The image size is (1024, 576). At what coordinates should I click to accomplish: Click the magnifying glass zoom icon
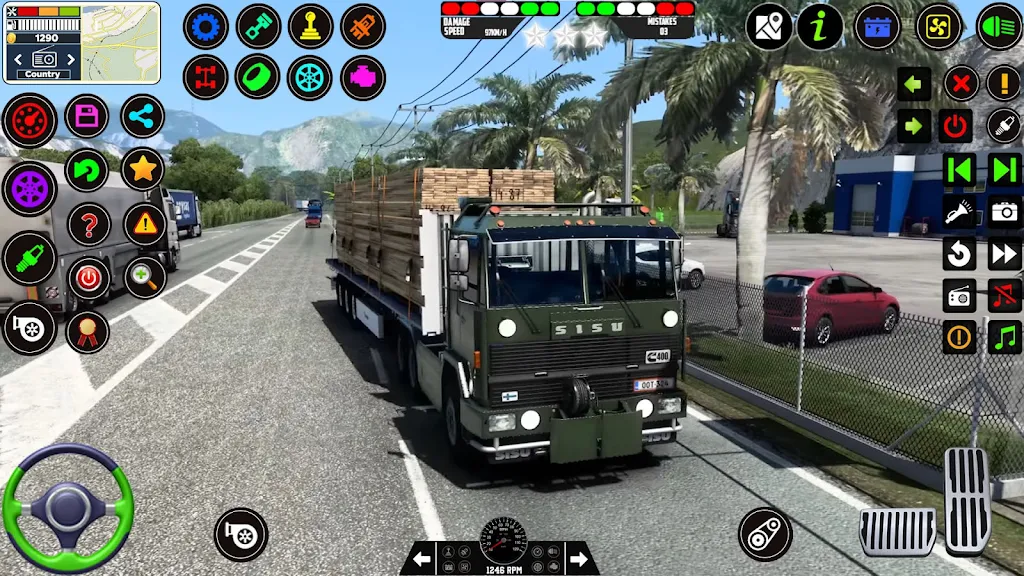coord(145,277)
